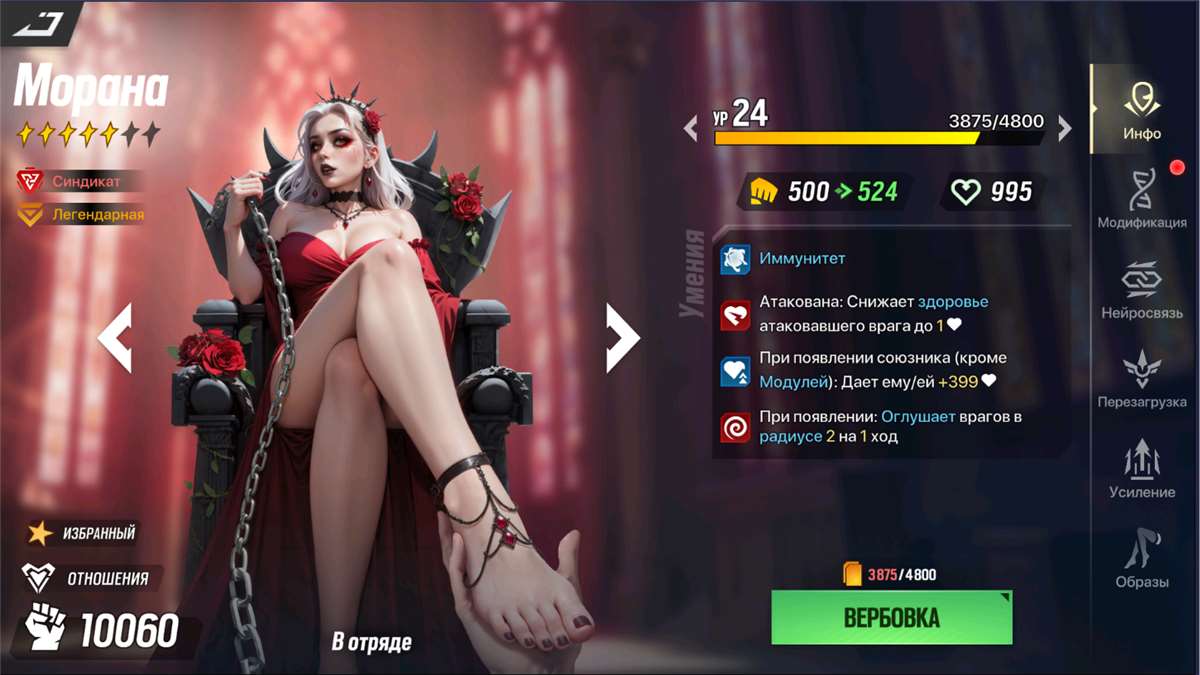Tap the ally health bonus skill icon
This screenshot has width=1200, height=675.
click(735, 371)
